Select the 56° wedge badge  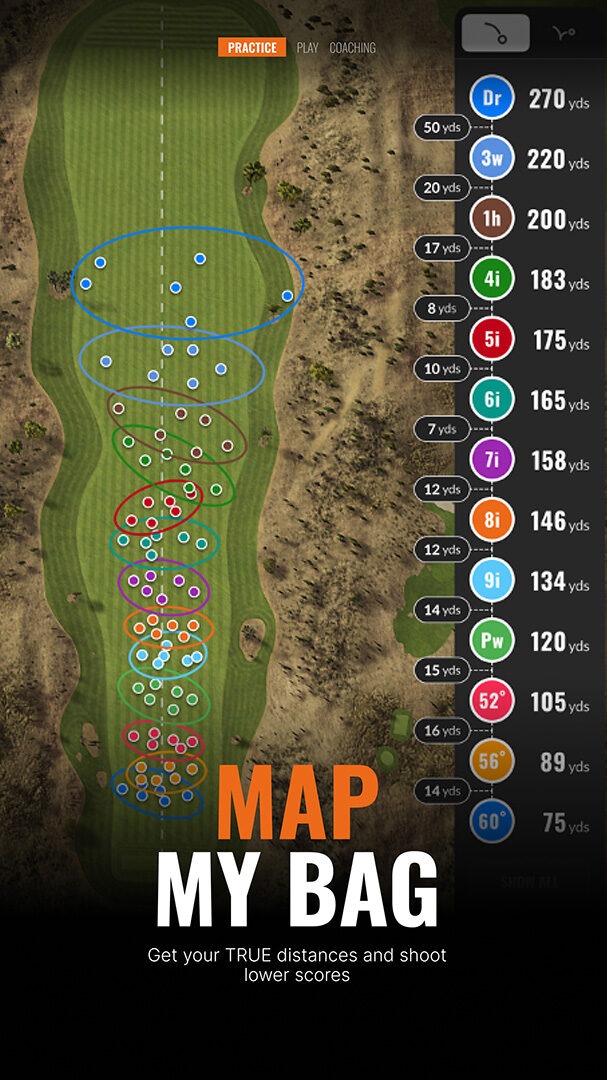pyautogui.click(x=492, y=762)
